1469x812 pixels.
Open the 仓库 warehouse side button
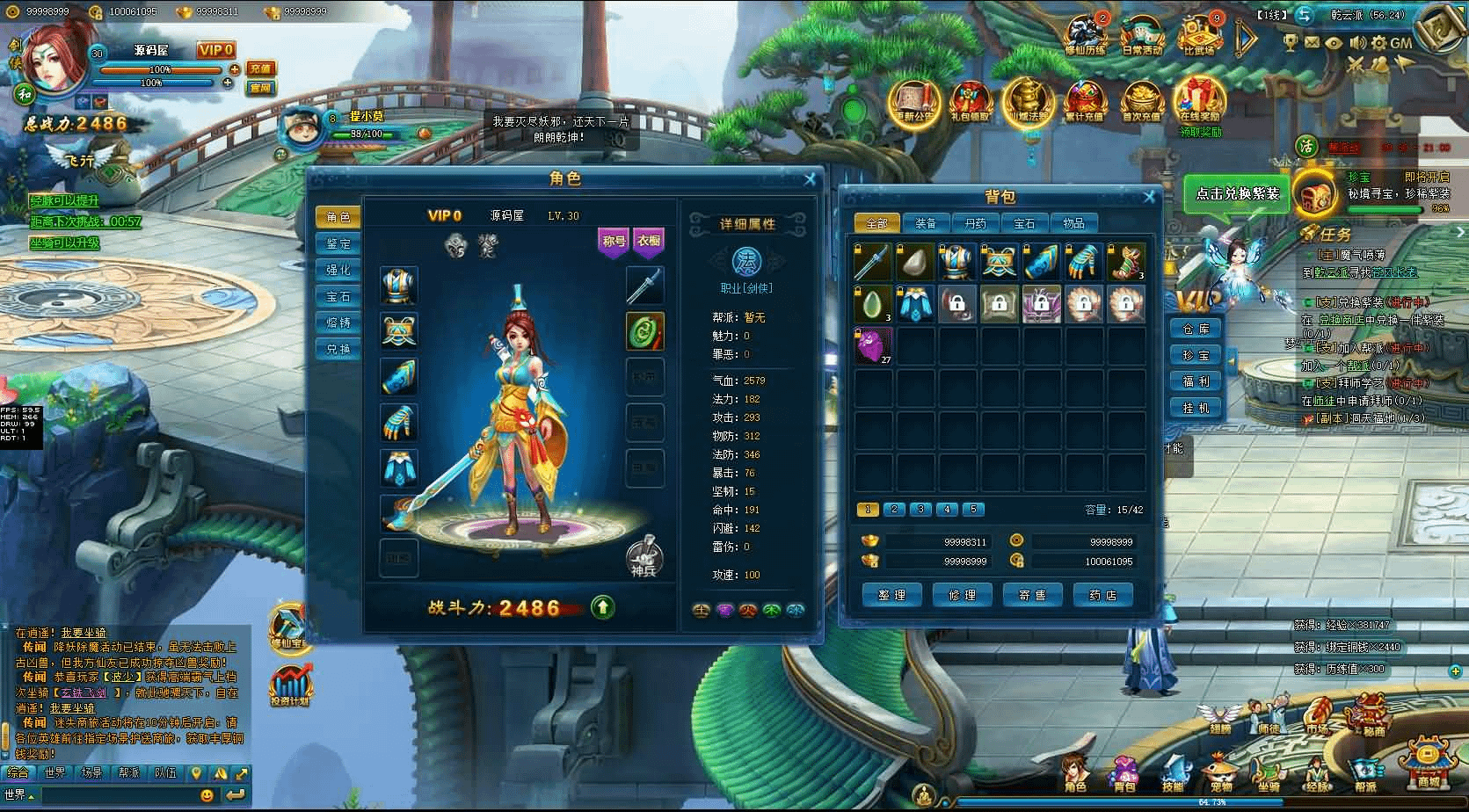click(x=1196, y=329)
